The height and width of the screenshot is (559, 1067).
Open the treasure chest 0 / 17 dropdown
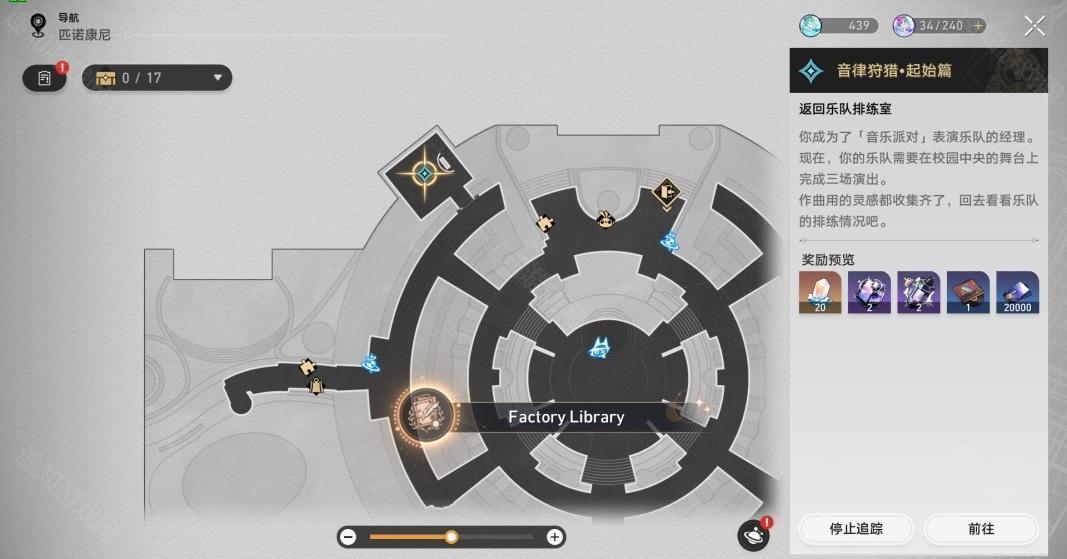(x=158, y=78)
